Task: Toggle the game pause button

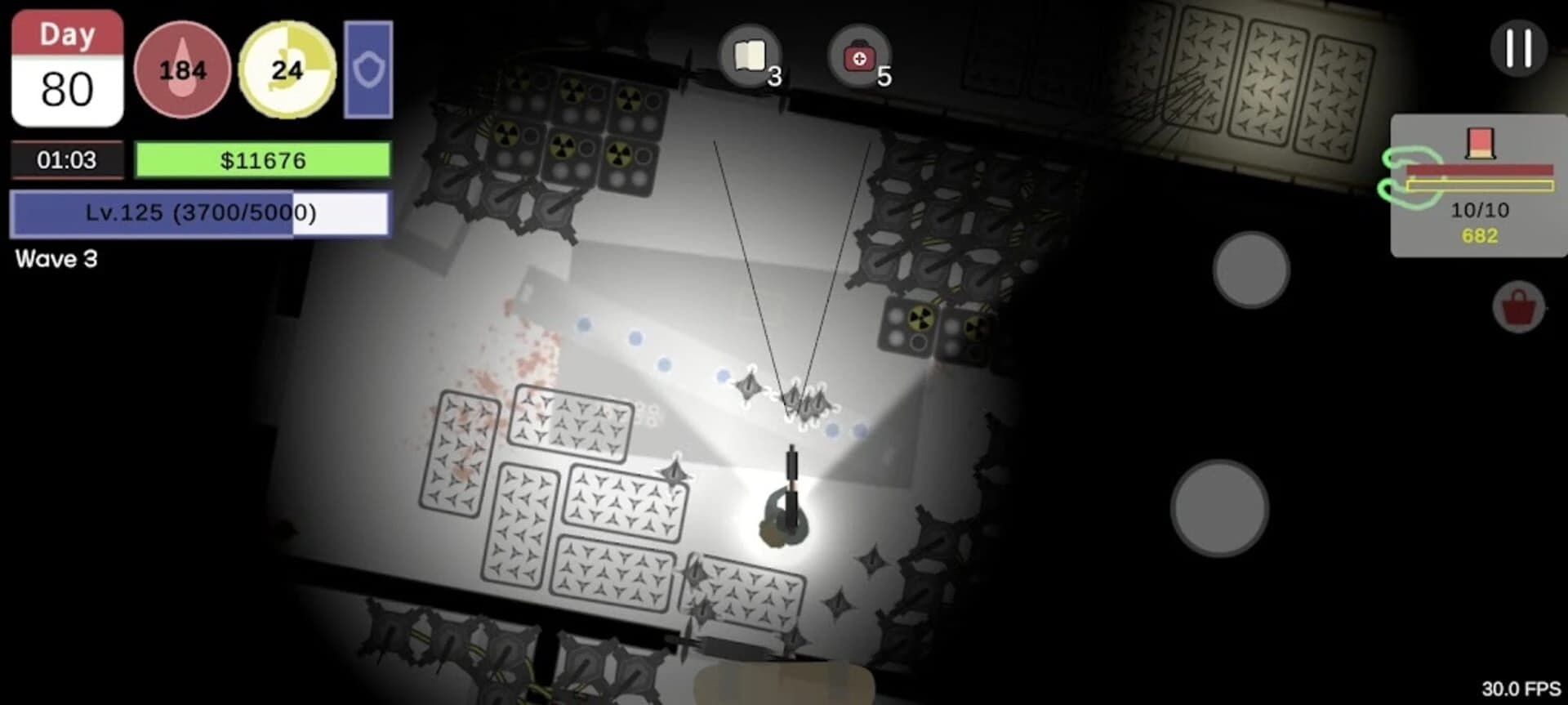Action: pos(1520,49)
